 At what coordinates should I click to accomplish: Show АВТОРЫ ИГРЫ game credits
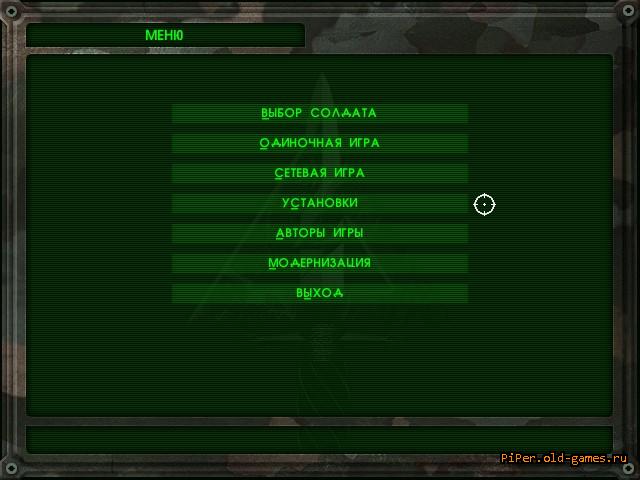[x=319, y=233]
